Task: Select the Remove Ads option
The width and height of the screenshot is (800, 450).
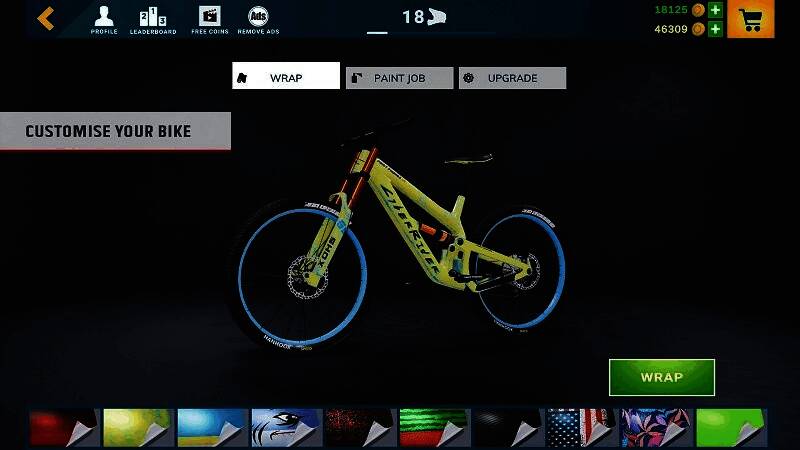Action: [x=258, y=19]
